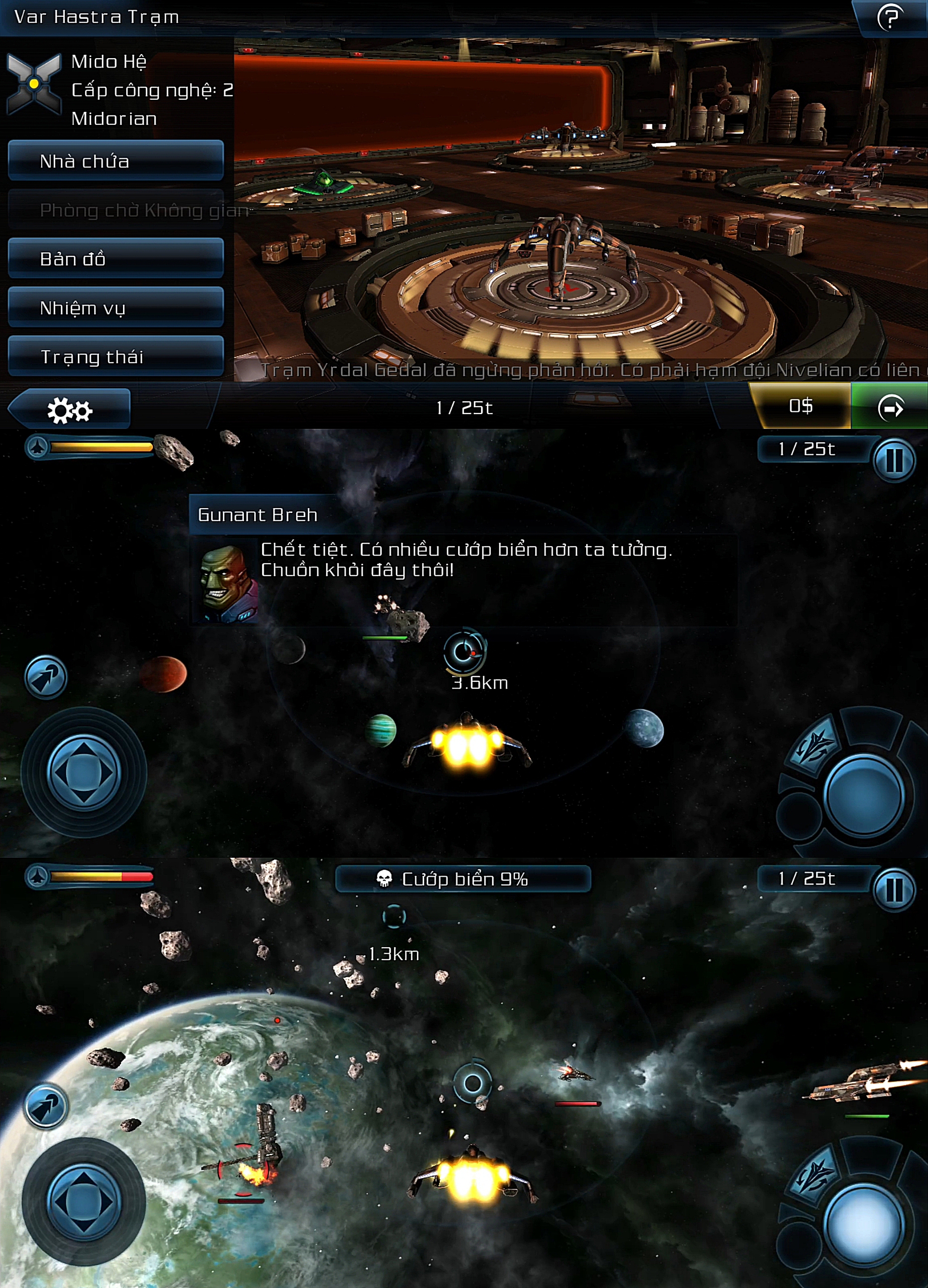928x1288 pixels.
Task: Choose the greyed Phòng chờ Không gian entry
Action: 115,210
